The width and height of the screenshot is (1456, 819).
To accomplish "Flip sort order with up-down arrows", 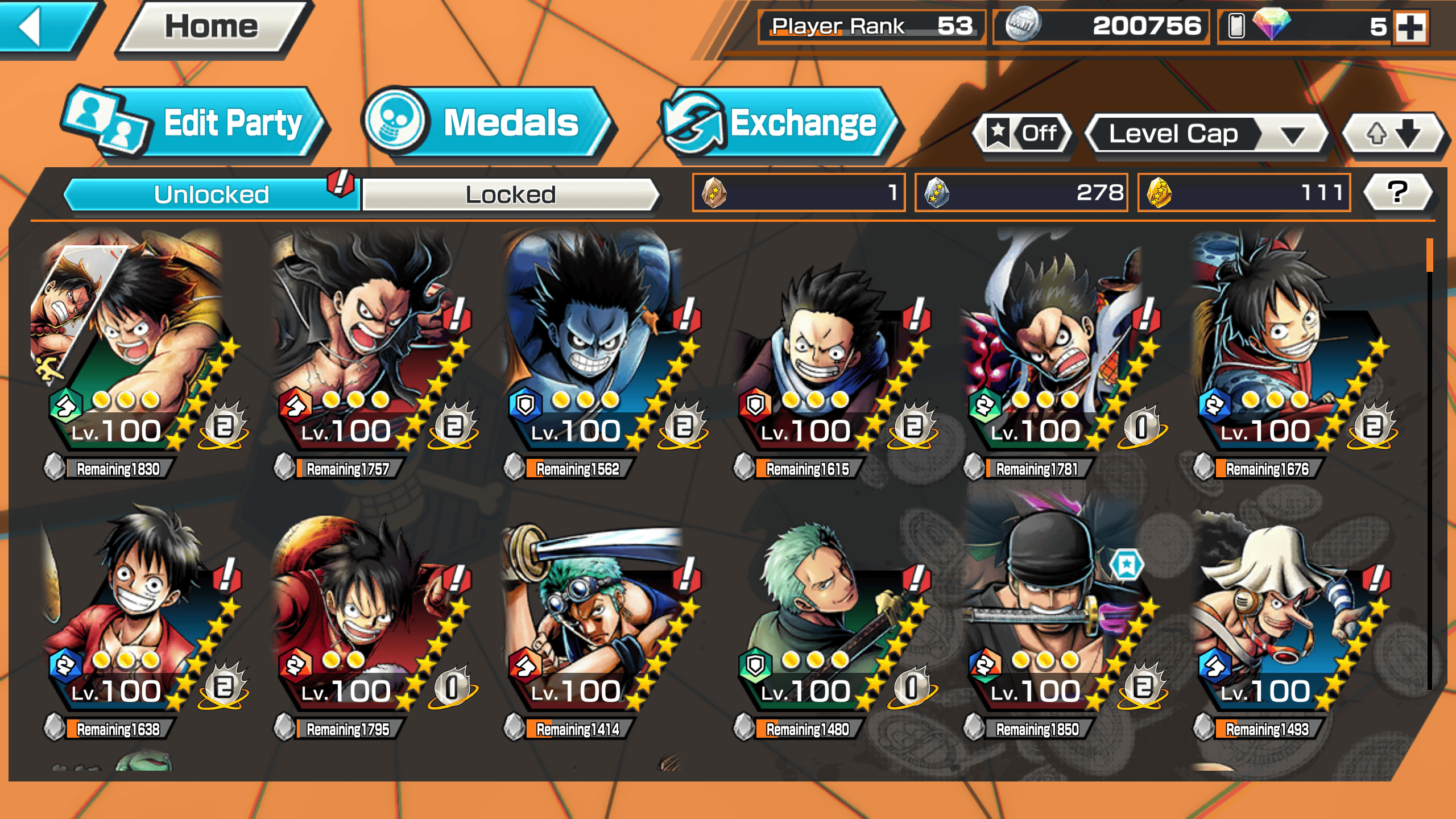I will tap(1393, 134).
